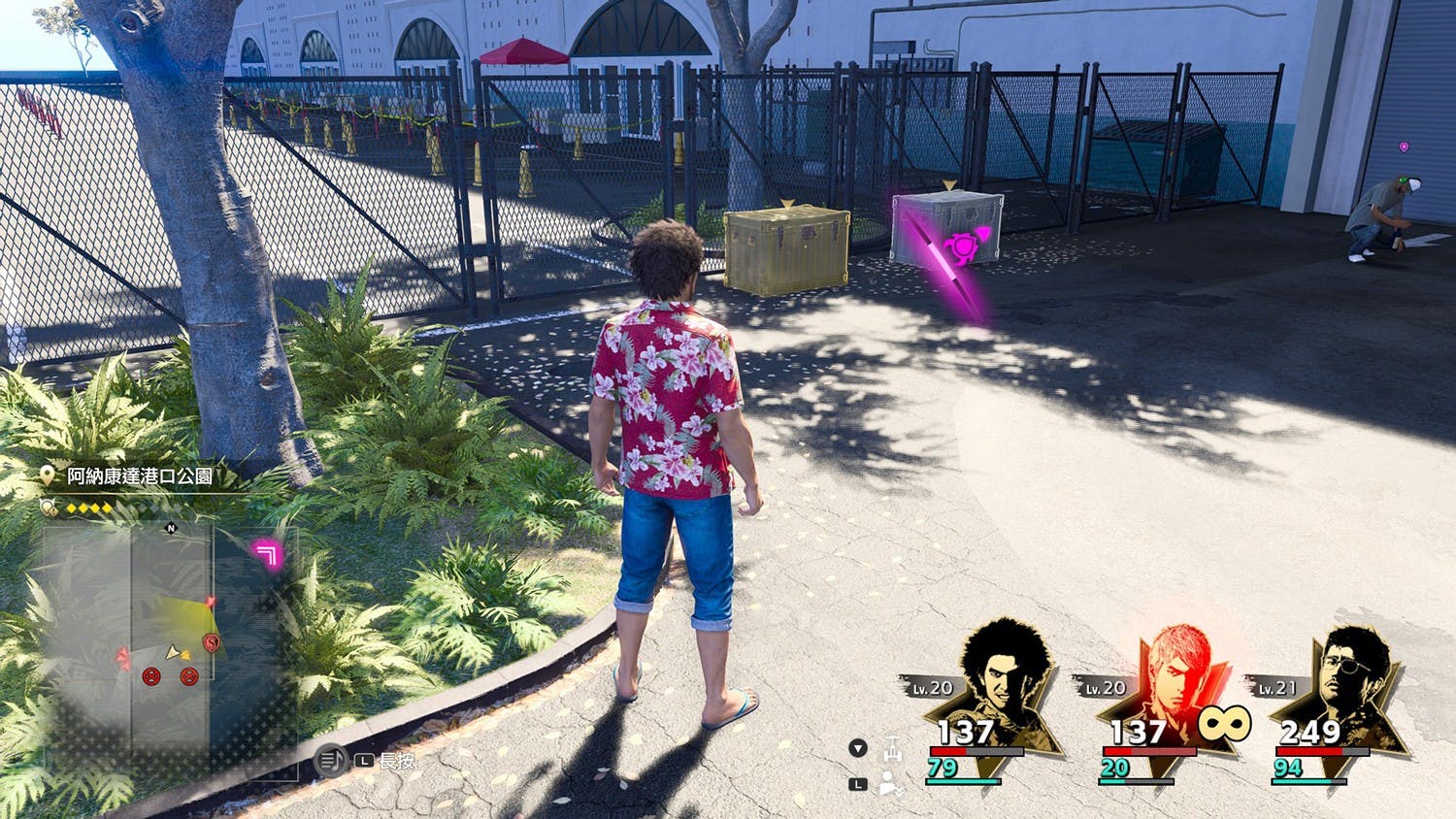Click the infinity symbol badge
This screenshot has height=819, width=1456.
pyautogui.click(x=1223, y=724)
